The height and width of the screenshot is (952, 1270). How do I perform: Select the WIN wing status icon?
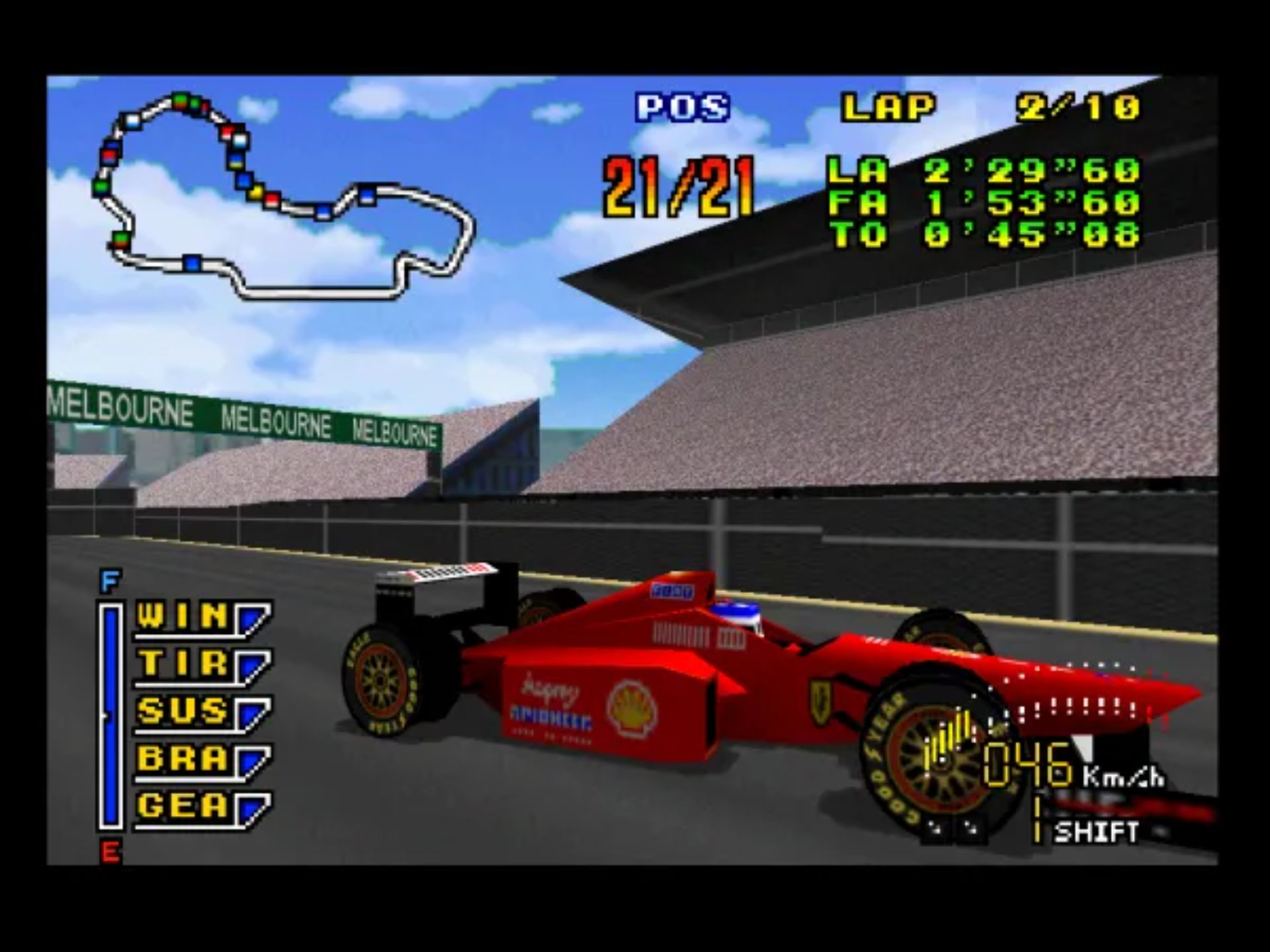pos(182,616)
